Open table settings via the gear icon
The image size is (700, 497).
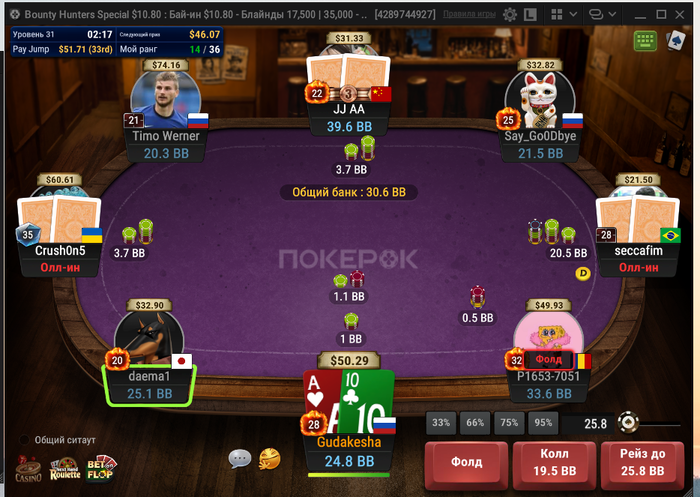(511, 15)
